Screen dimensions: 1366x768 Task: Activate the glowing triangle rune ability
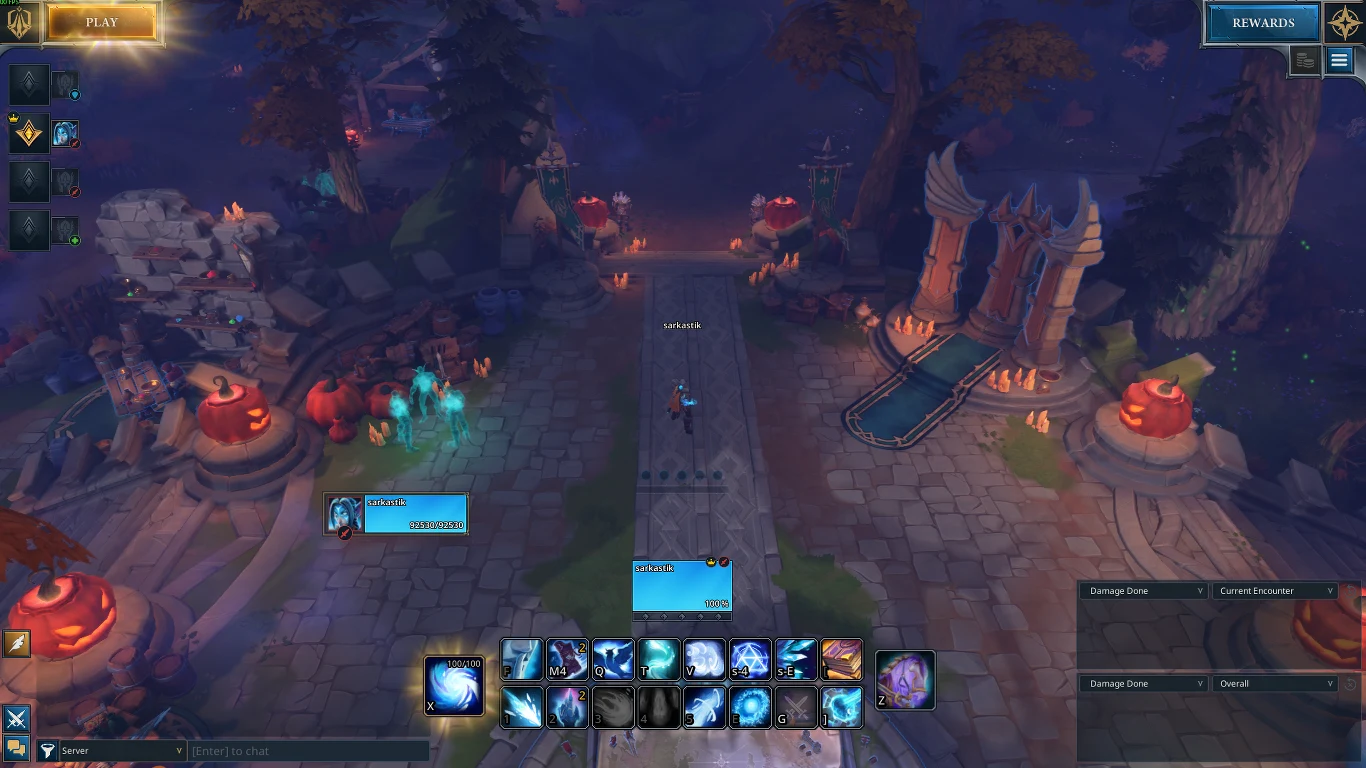point(750,660)
